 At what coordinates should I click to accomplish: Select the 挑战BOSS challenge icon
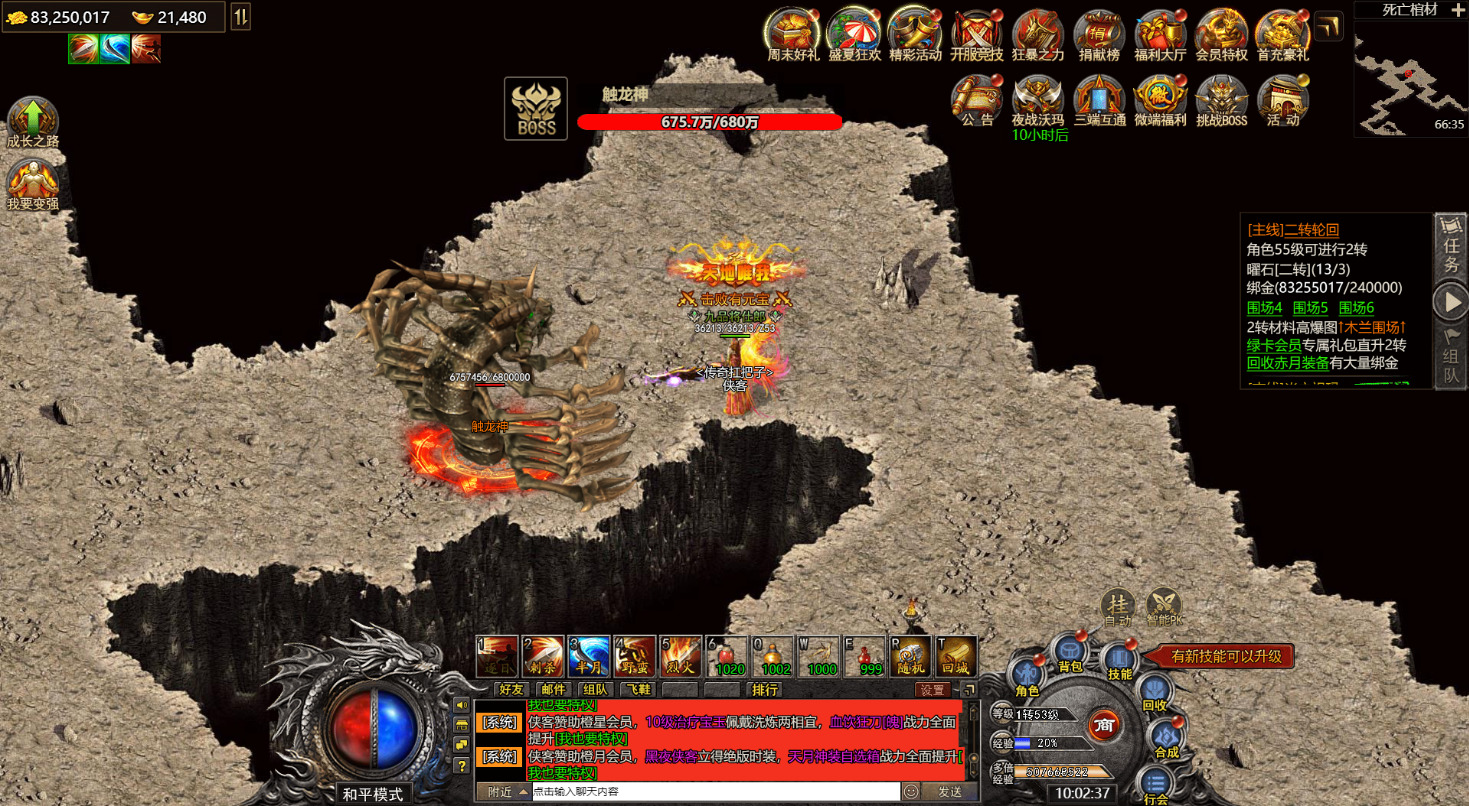(1220, 99)
